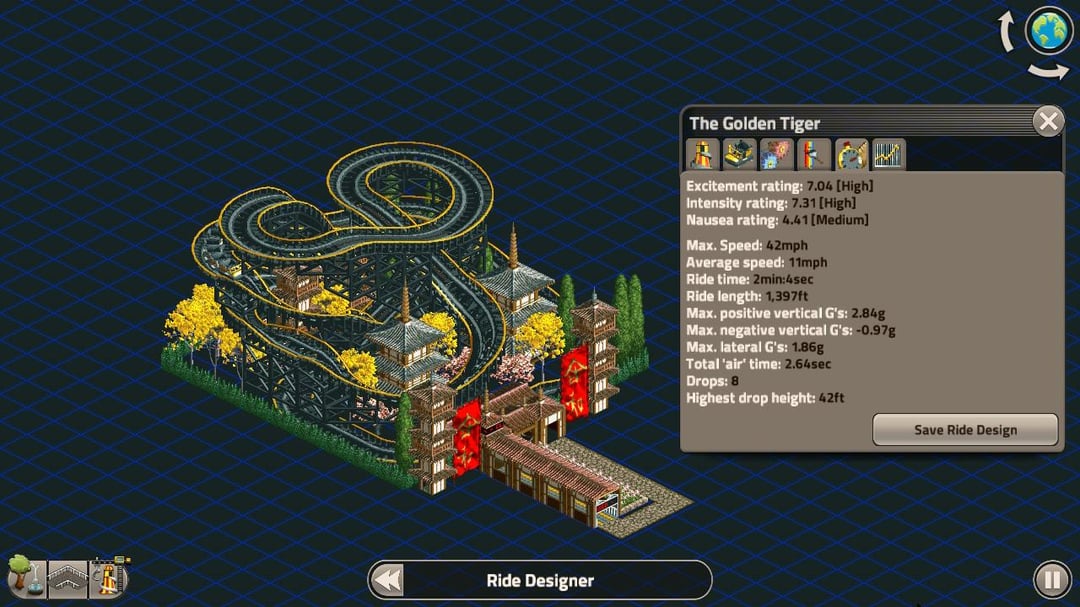Switch to the coaster vehicle tab
The height and width of the screenshot is (607, 1080).
[x=740, y=155]
